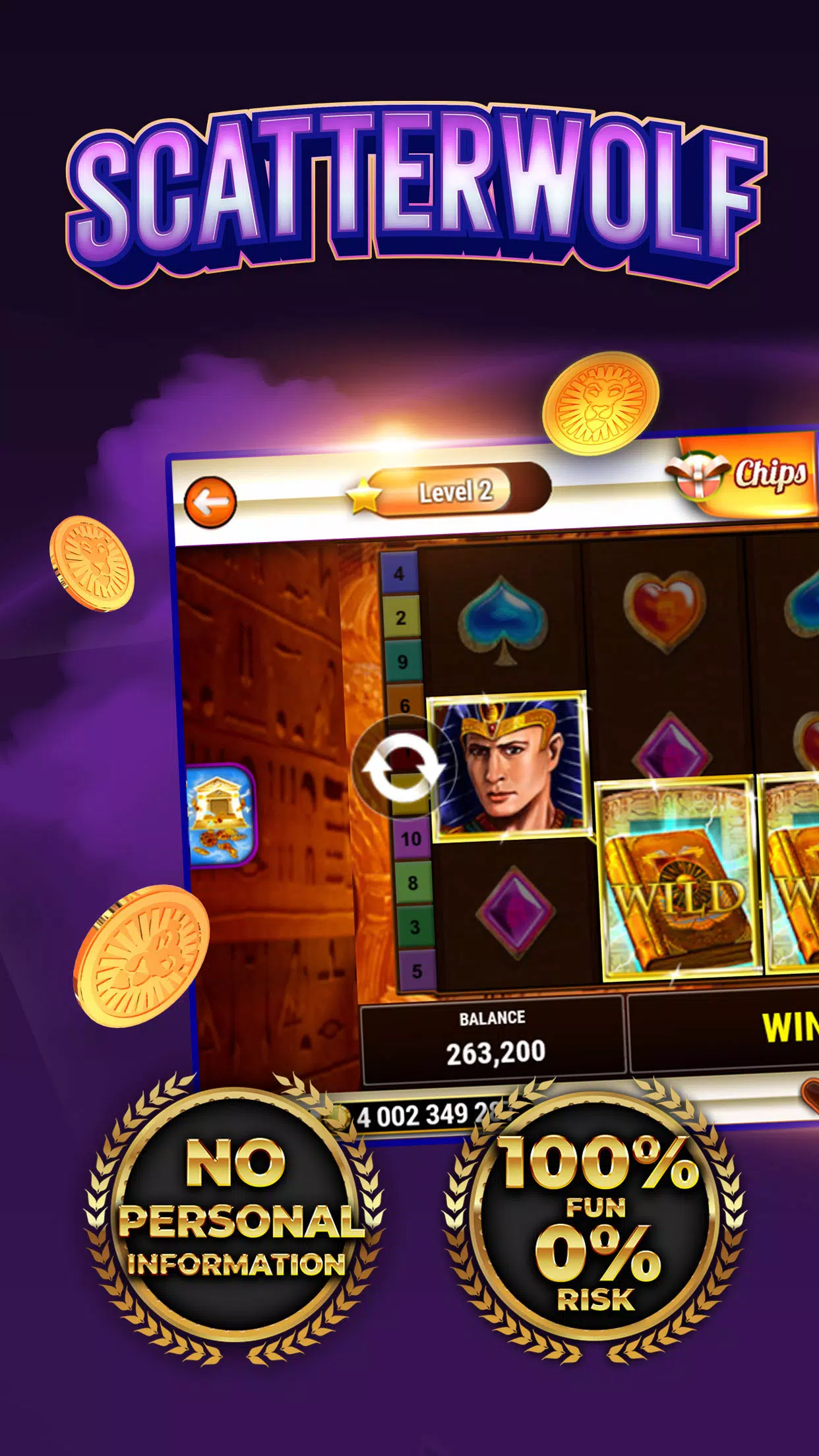Tap the orange back arrow button
The image size is (819, 1456).
(210, 502)
